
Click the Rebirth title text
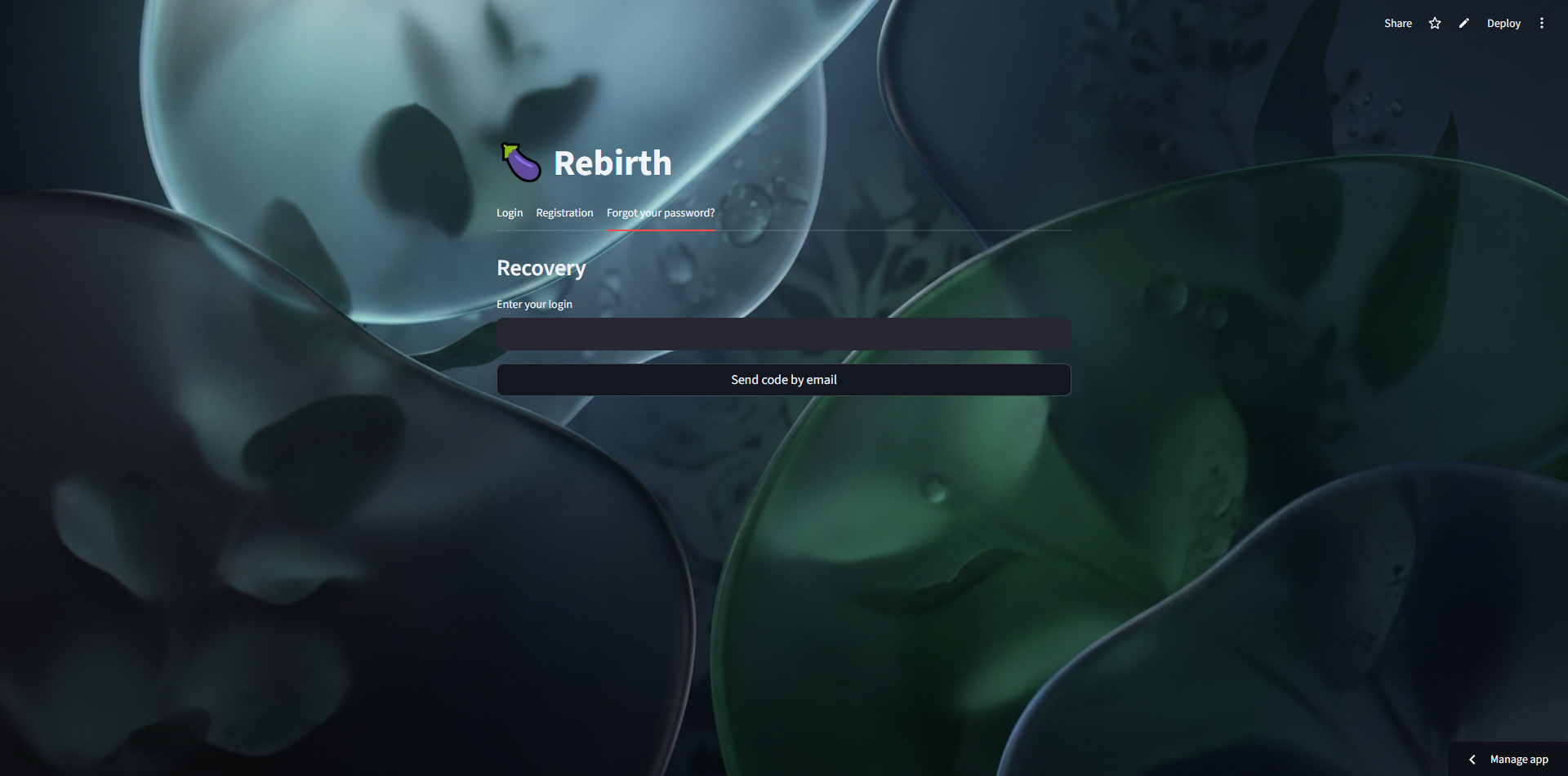[x=612, y=162]
